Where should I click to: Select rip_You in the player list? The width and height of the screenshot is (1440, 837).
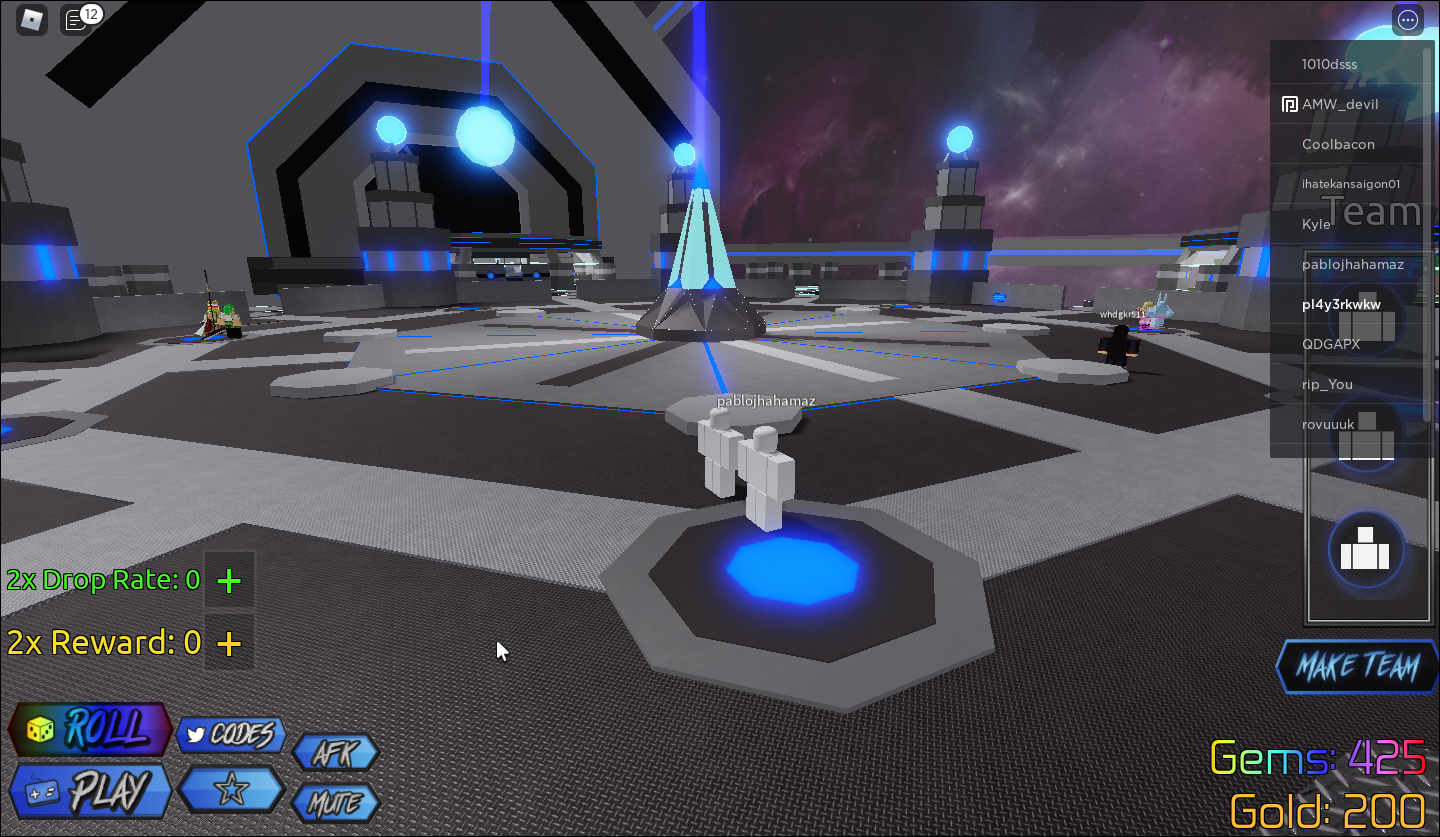1327,384
